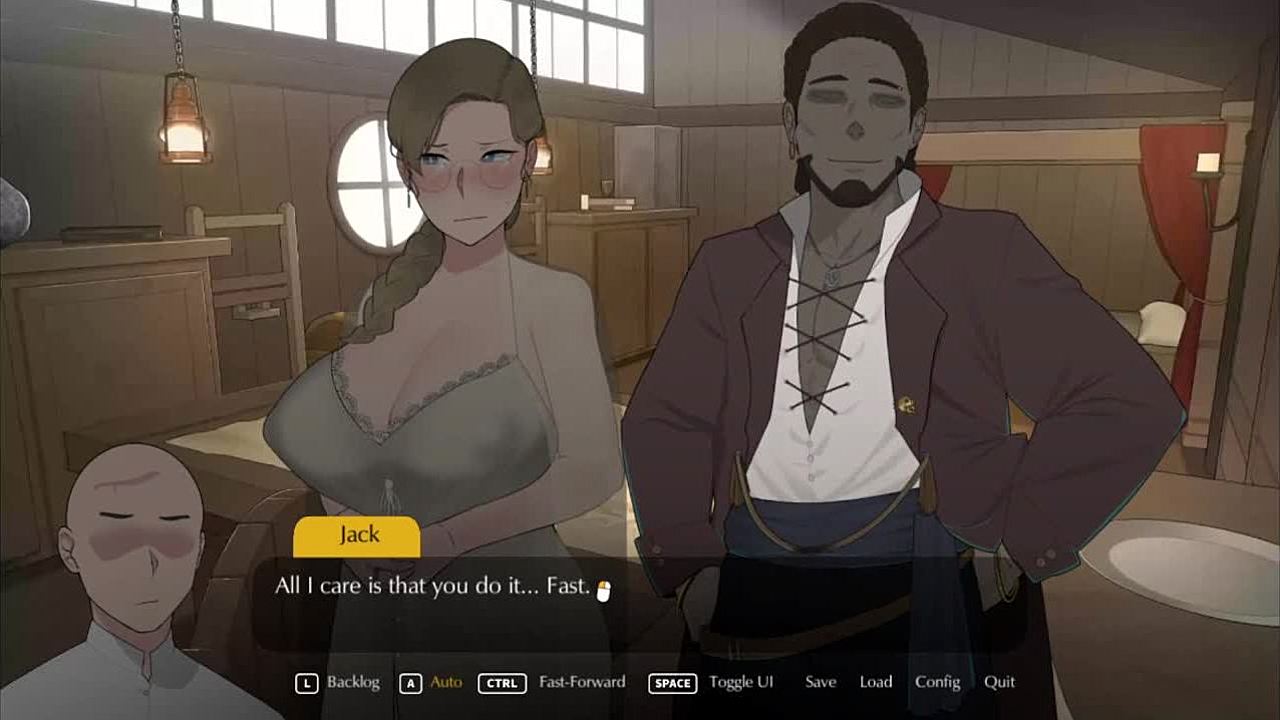Open the Config settings
The width and height of the screenshot is (1280, 720).
pos(937,682)
